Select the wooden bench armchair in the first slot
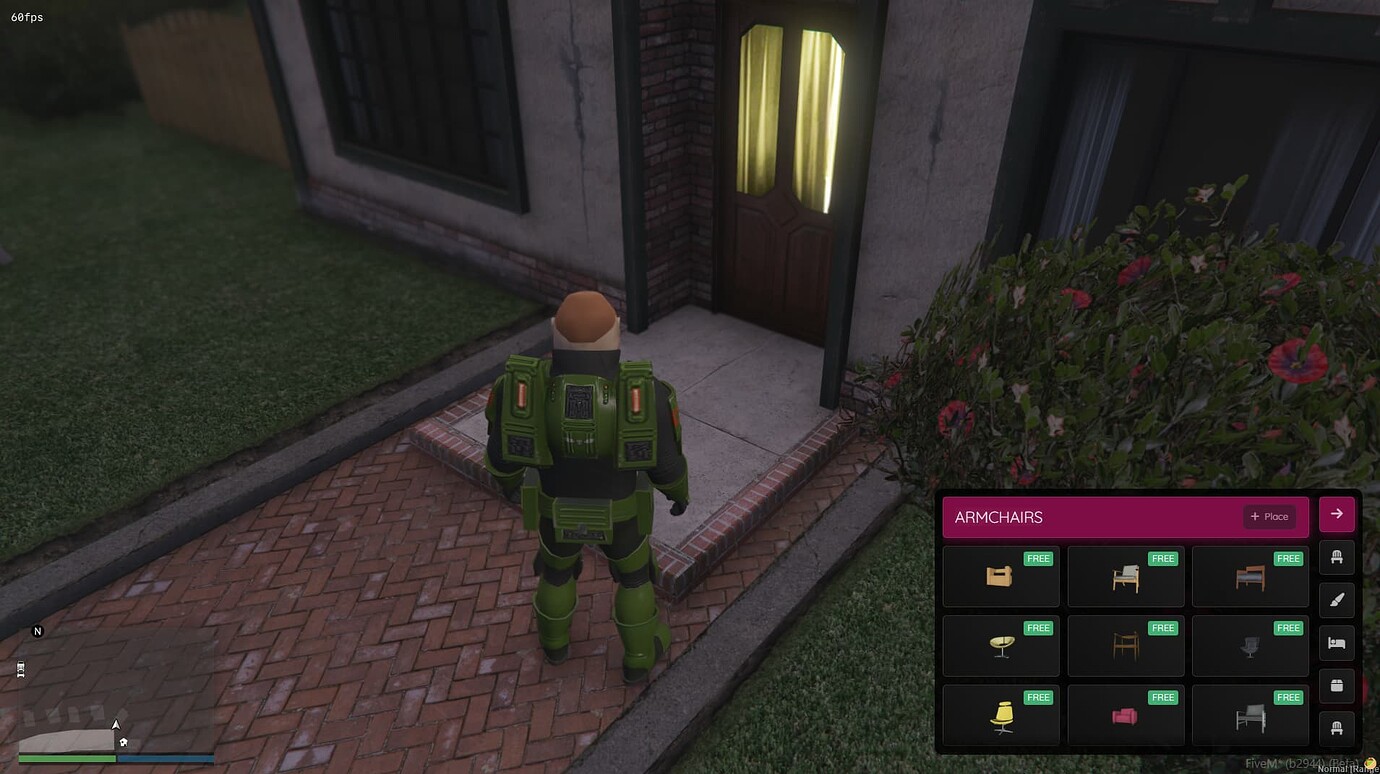This screenshot has height=774, width=1380. point(1000,576)
